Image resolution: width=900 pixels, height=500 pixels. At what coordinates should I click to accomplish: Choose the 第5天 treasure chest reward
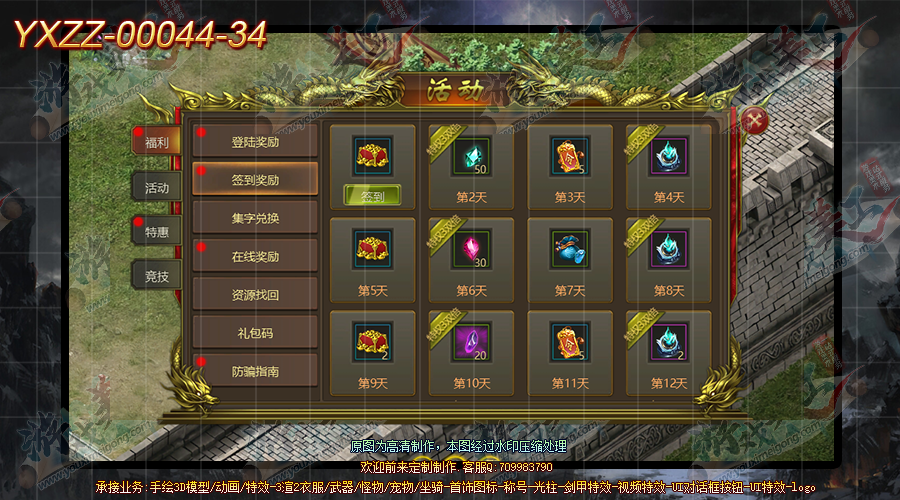372,250
